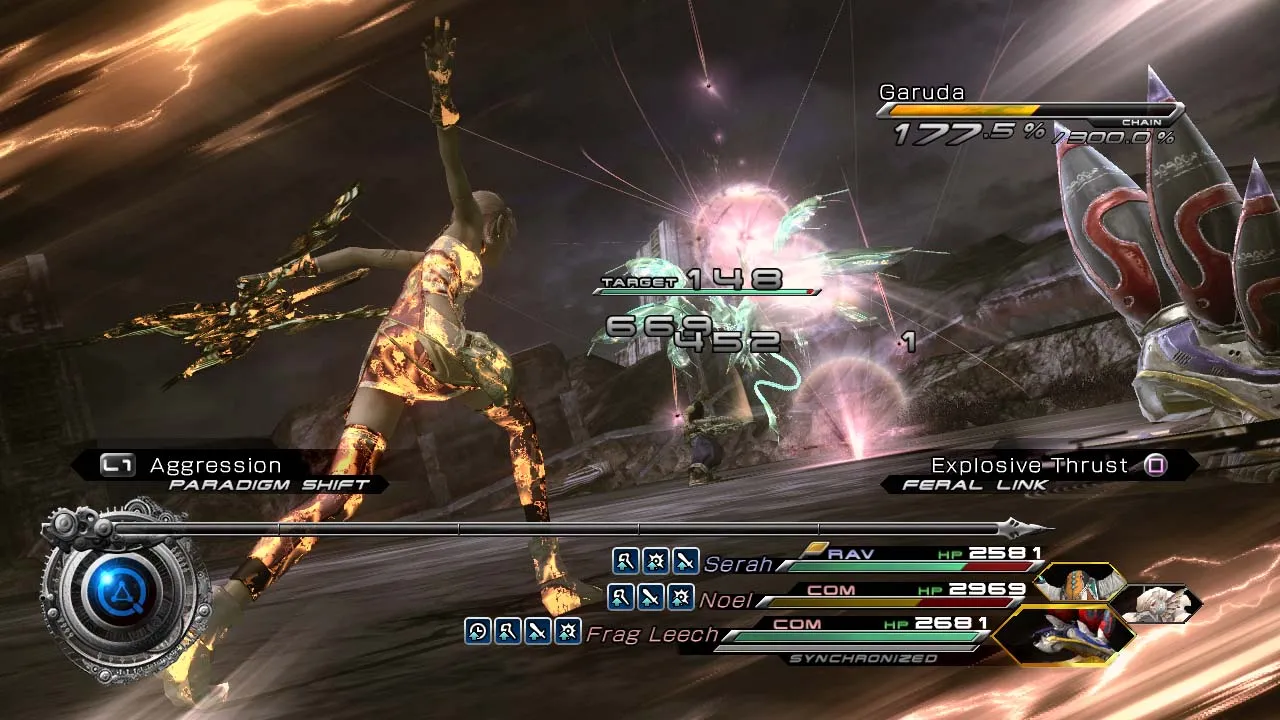Open the Aggression paradigm shift panel

(x=216, y=466)
